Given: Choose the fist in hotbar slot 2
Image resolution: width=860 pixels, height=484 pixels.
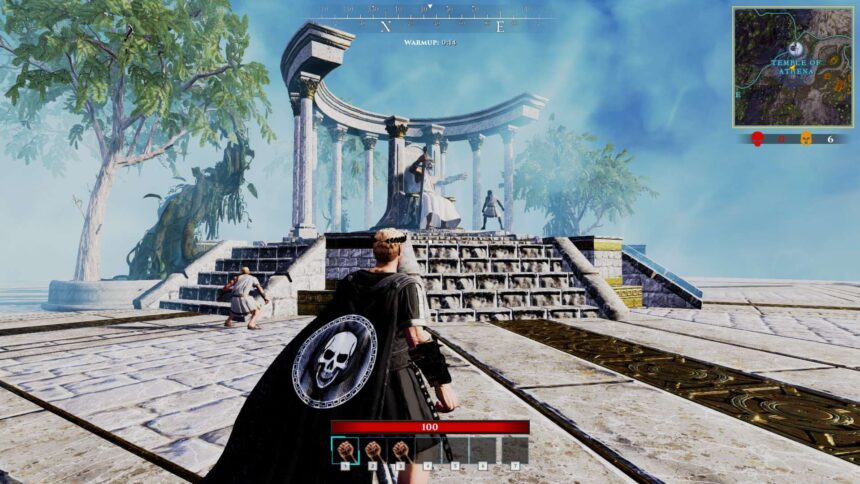Looking at the screenshot, I should click(373, 450).
